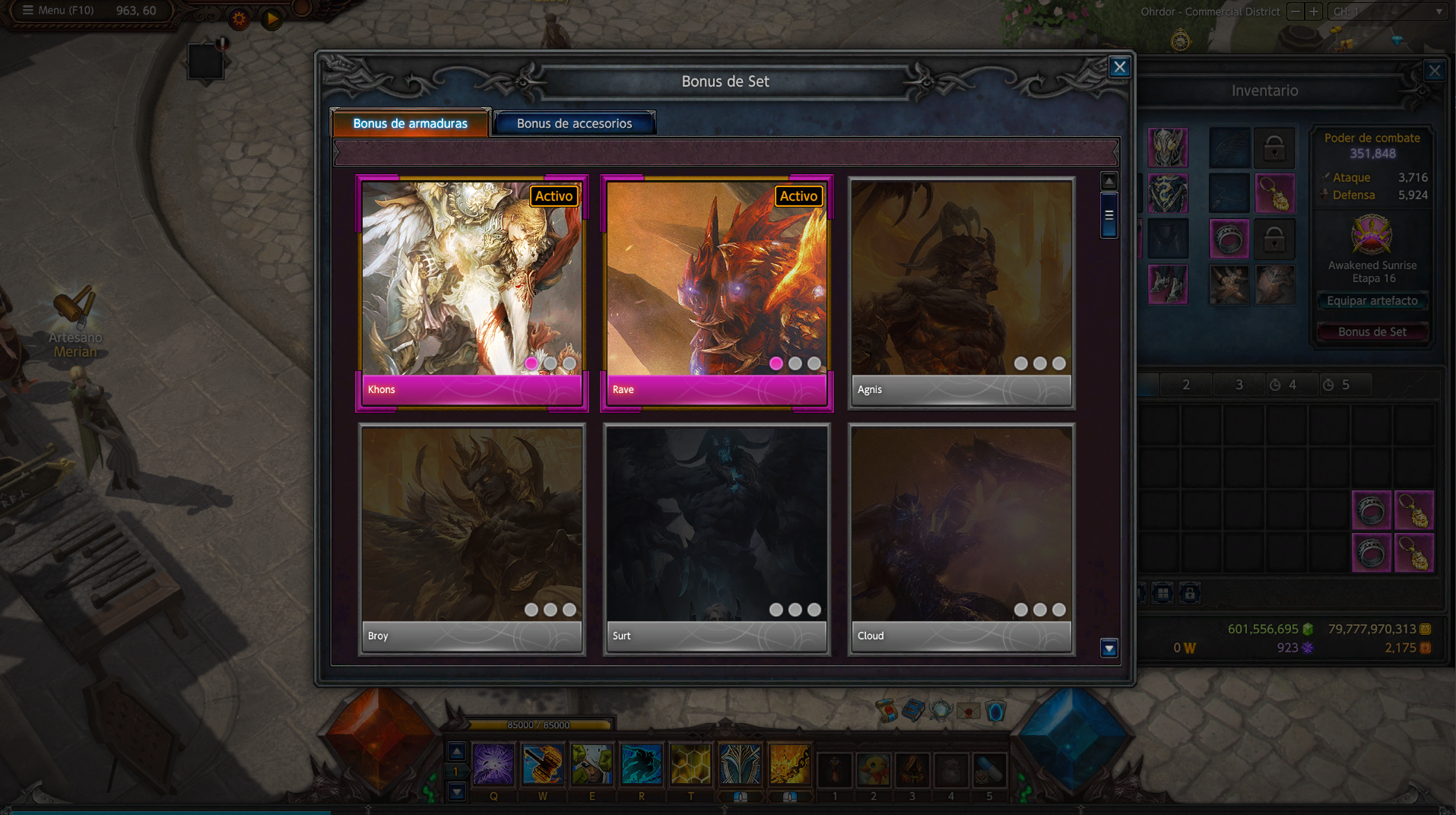The height and width of the screenshot is (815, 1456).
Task: Click the set list scroll-down arrow
Action: click(1109, 649)
